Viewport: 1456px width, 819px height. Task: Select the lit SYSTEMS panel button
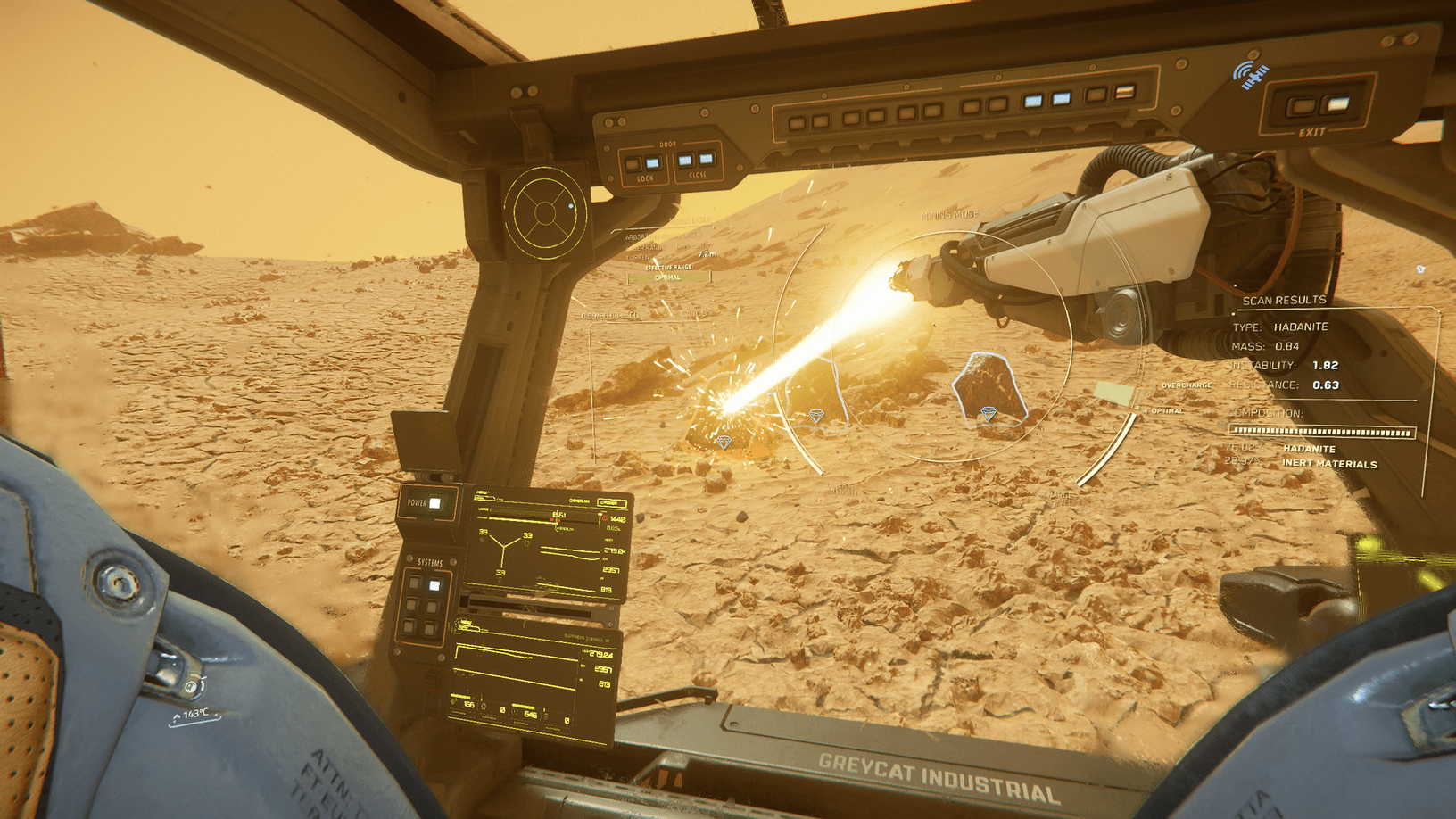433,585
